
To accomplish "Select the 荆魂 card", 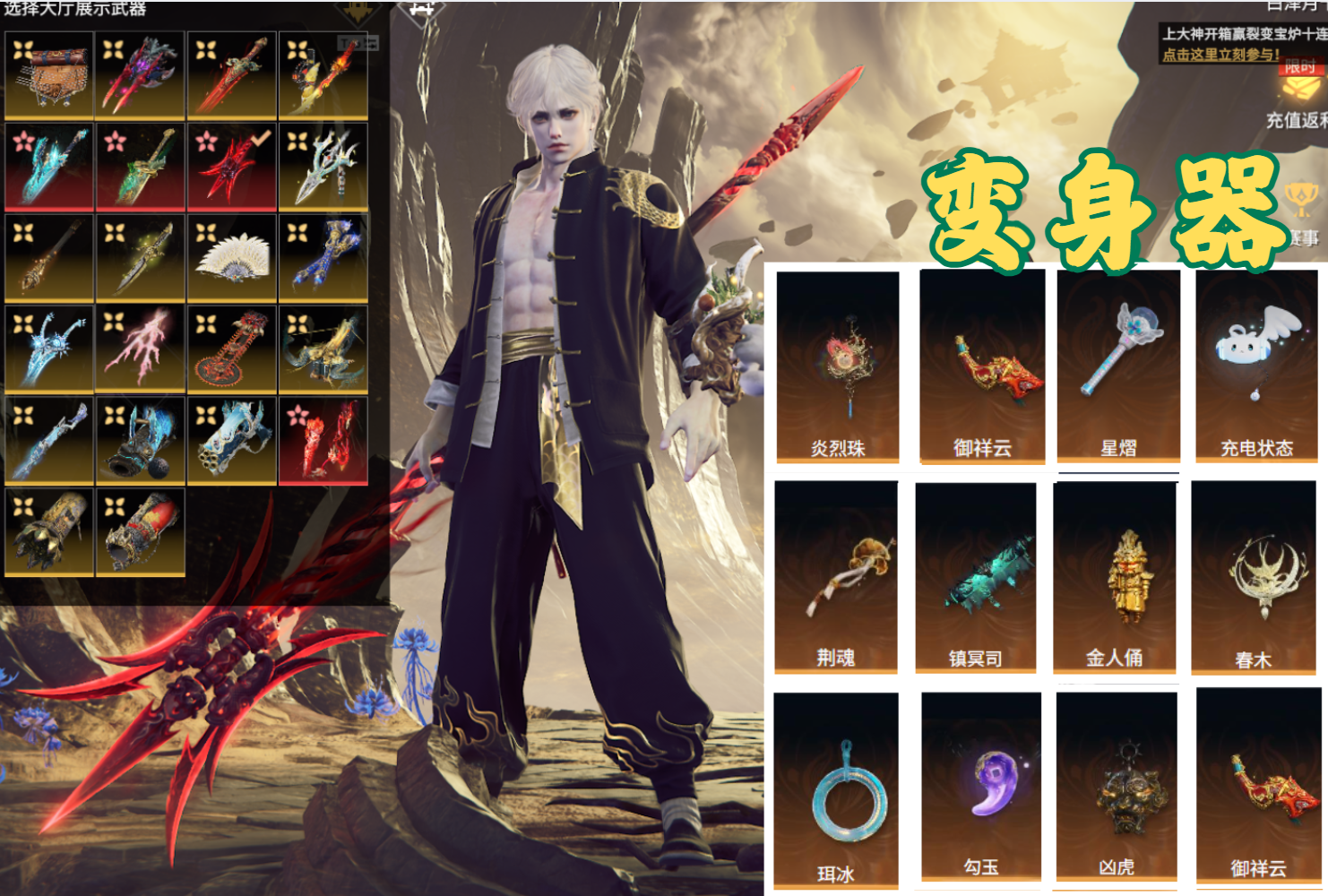I will [x=836, y=576].
